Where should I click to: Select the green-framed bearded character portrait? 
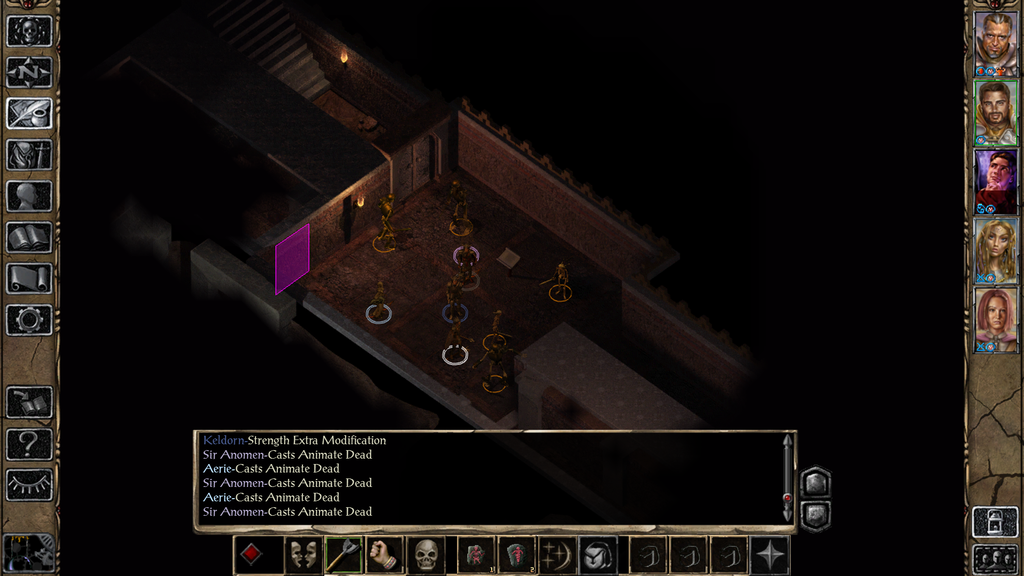click(x=996, y=111)
